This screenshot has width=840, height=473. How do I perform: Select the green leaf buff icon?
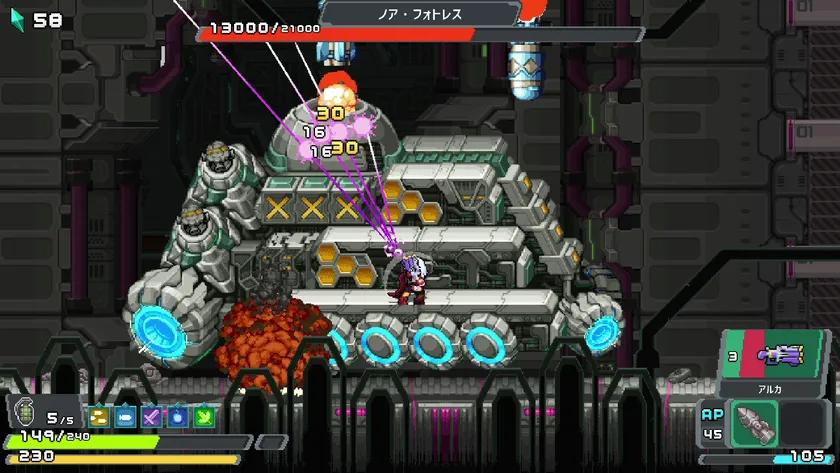pyautogui.click(x=204, y=417)
